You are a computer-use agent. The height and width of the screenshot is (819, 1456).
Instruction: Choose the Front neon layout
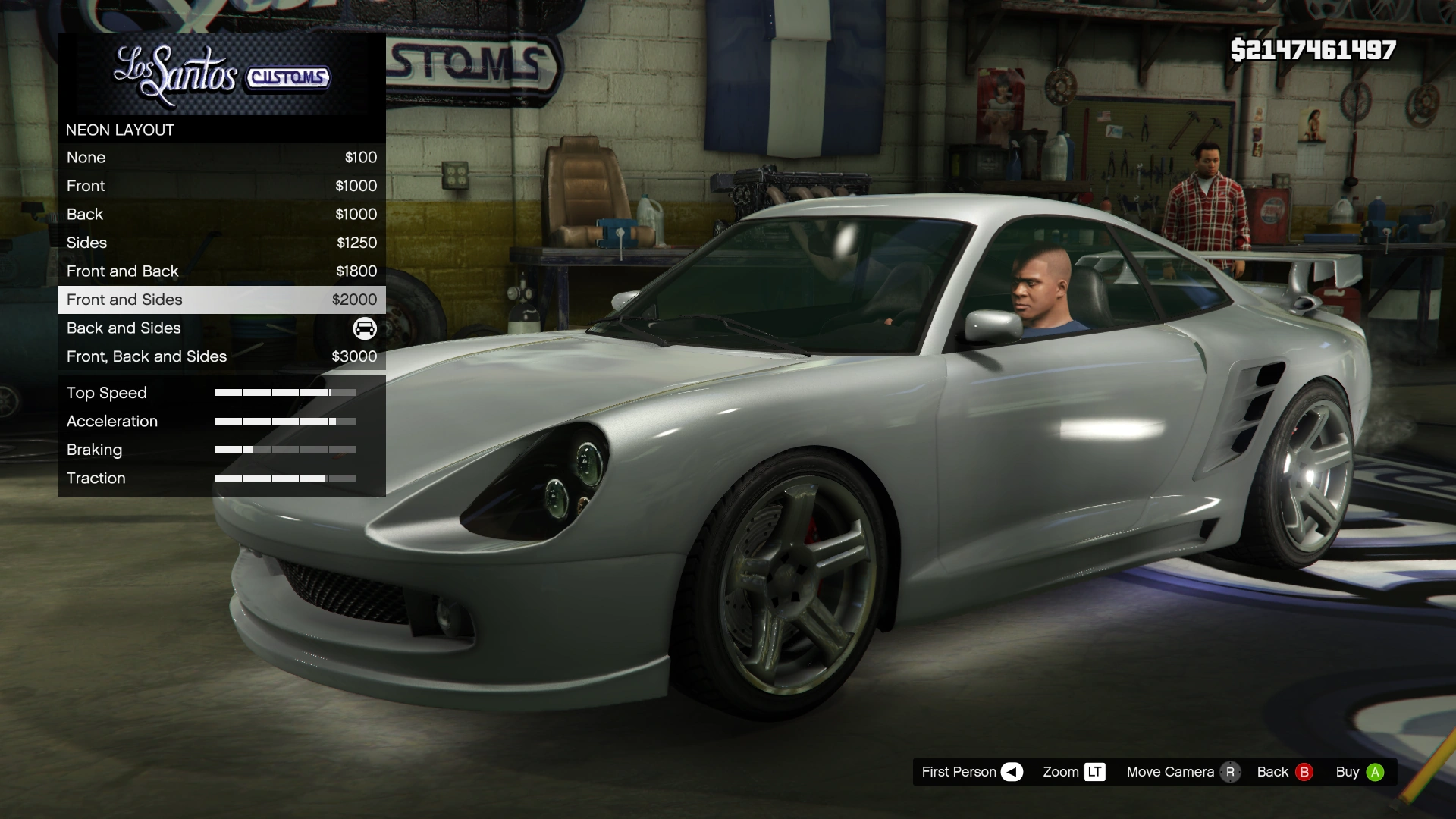[x=221, y=186]
